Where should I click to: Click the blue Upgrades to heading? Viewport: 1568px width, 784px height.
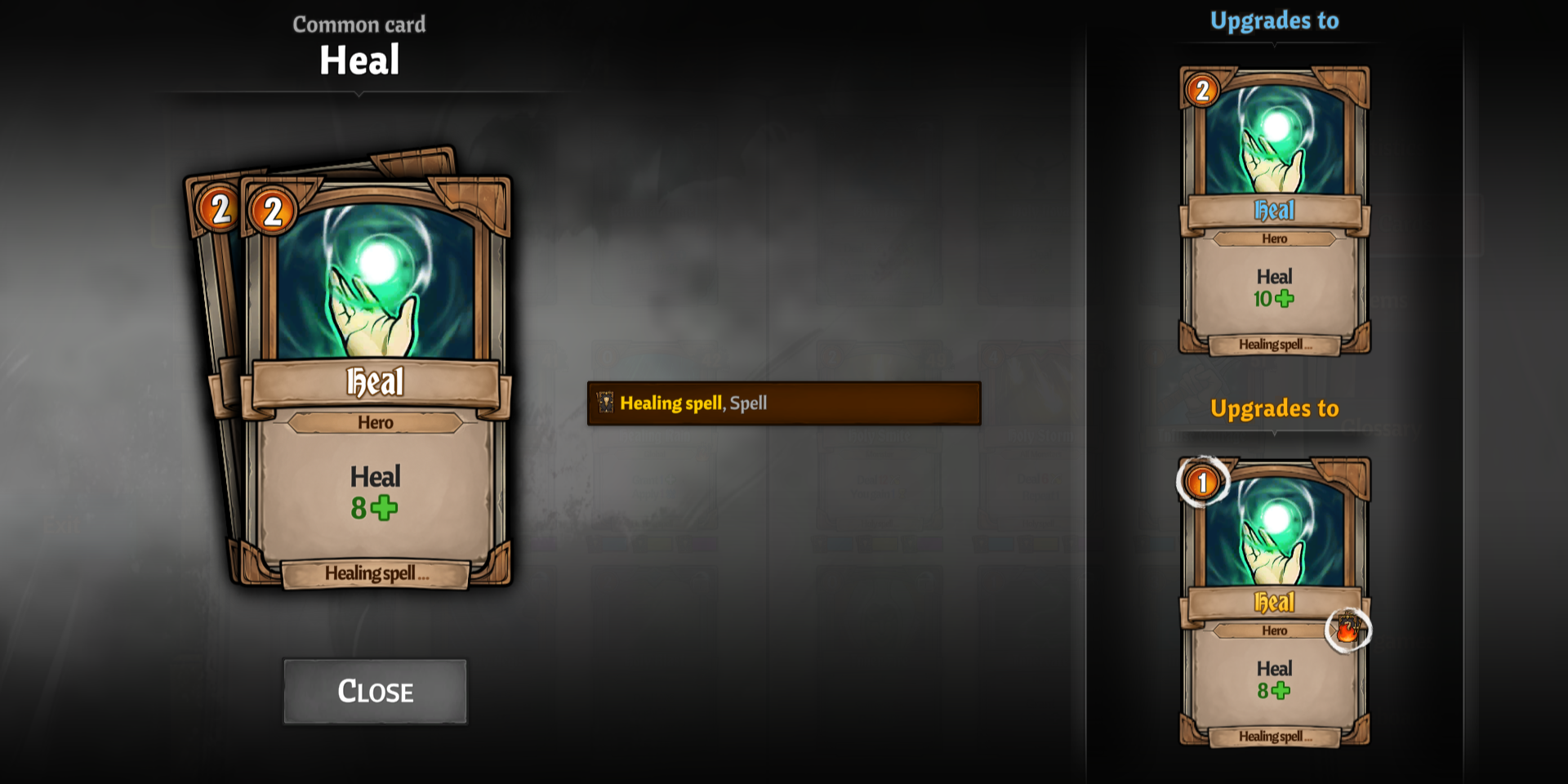point(1274,20)
